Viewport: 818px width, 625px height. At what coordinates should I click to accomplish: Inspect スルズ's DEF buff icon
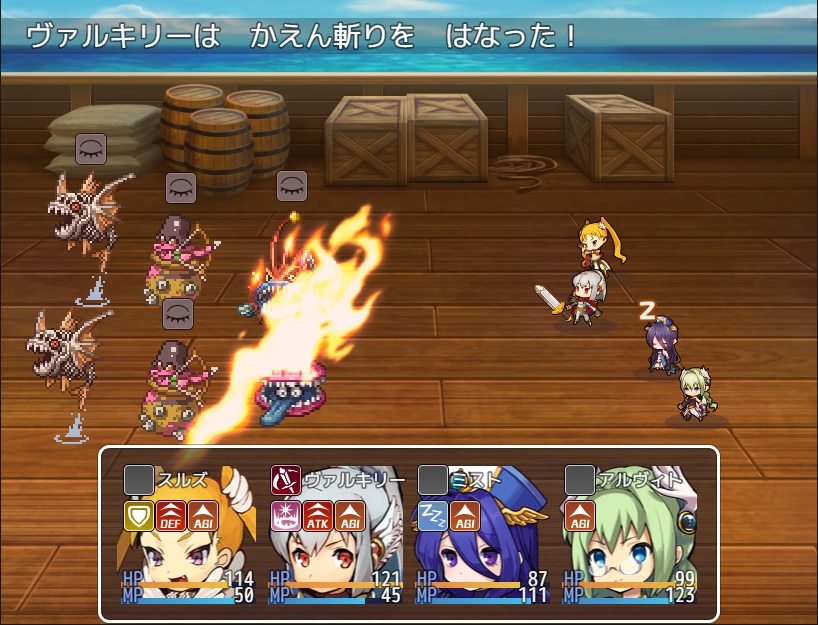tap(170, 516)
